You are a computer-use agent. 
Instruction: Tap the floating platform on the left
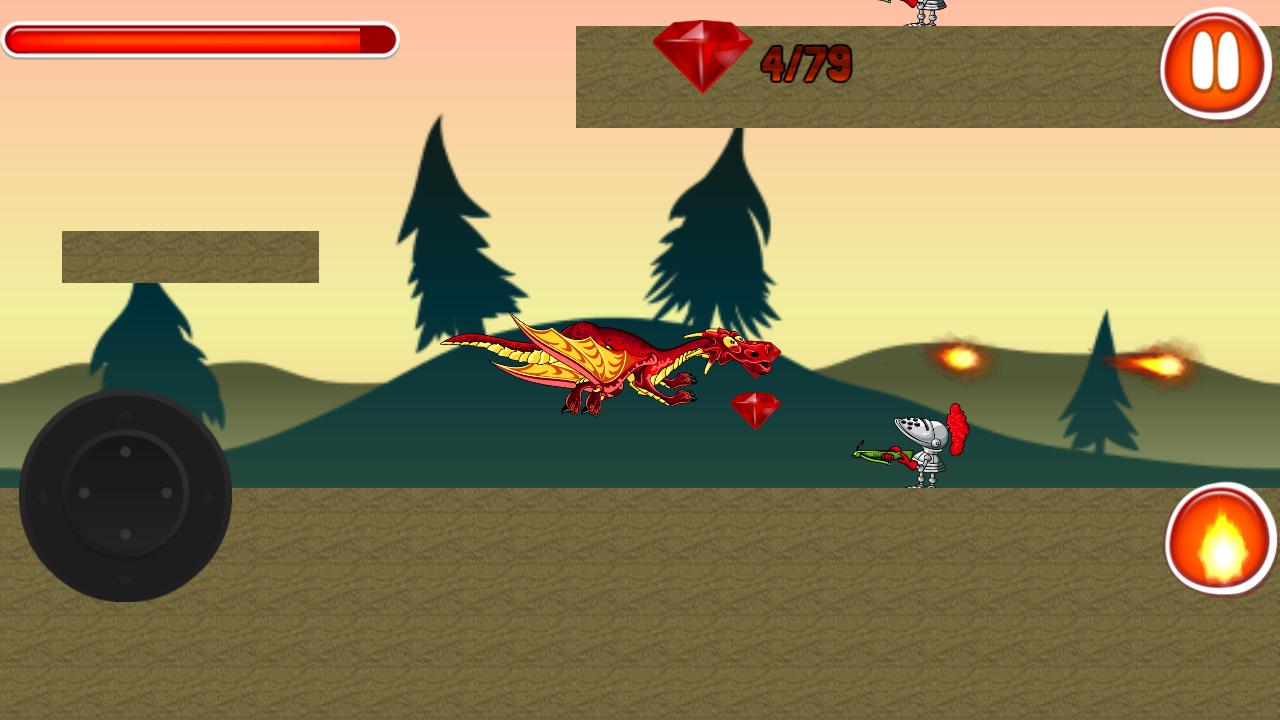pos(190,257)
